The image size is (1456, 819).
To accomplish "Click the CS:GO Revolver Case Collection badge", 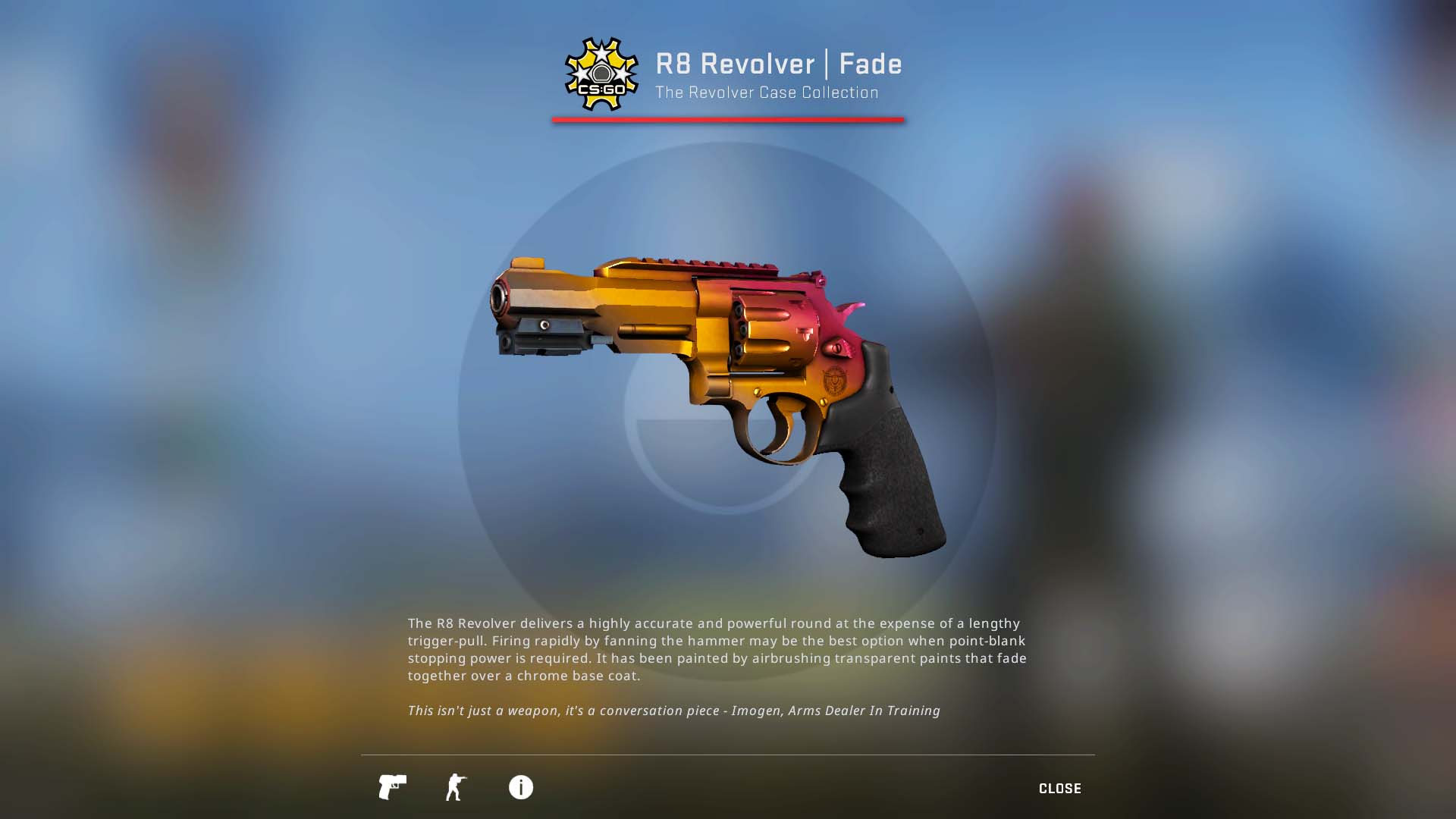I will click(x=601, y=74).
